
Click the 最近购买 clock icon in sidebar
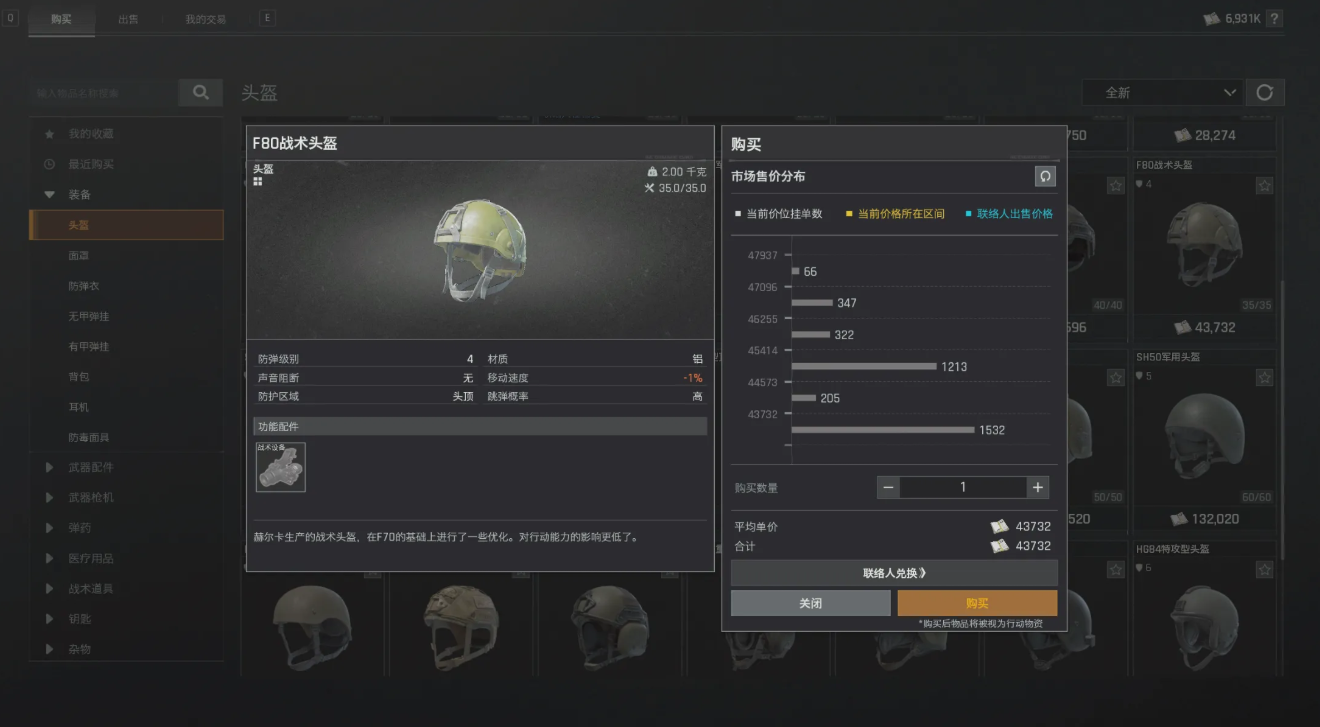coord(50,165)
